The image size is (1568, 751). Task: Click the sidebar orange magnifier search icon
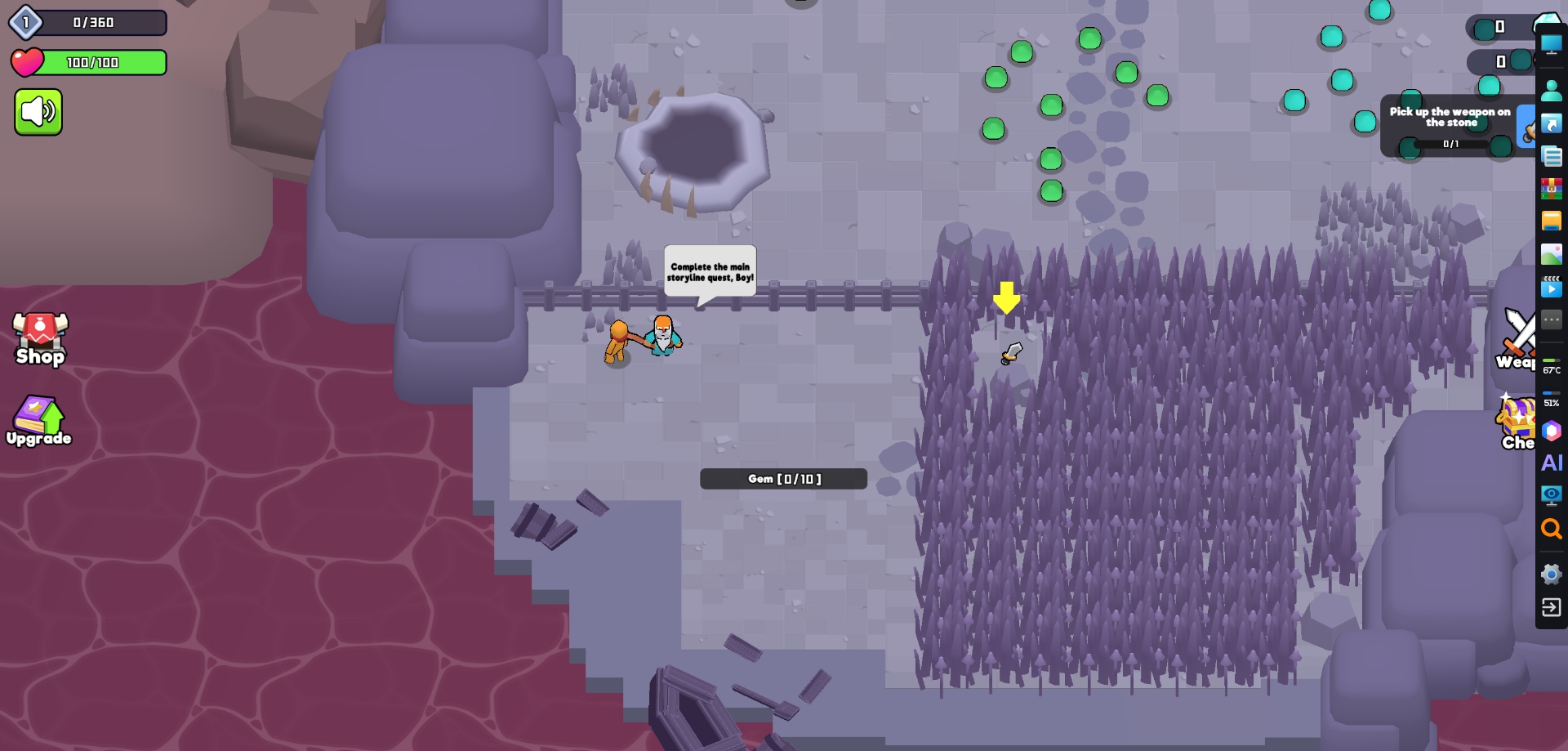click(x=1551, y=529)
